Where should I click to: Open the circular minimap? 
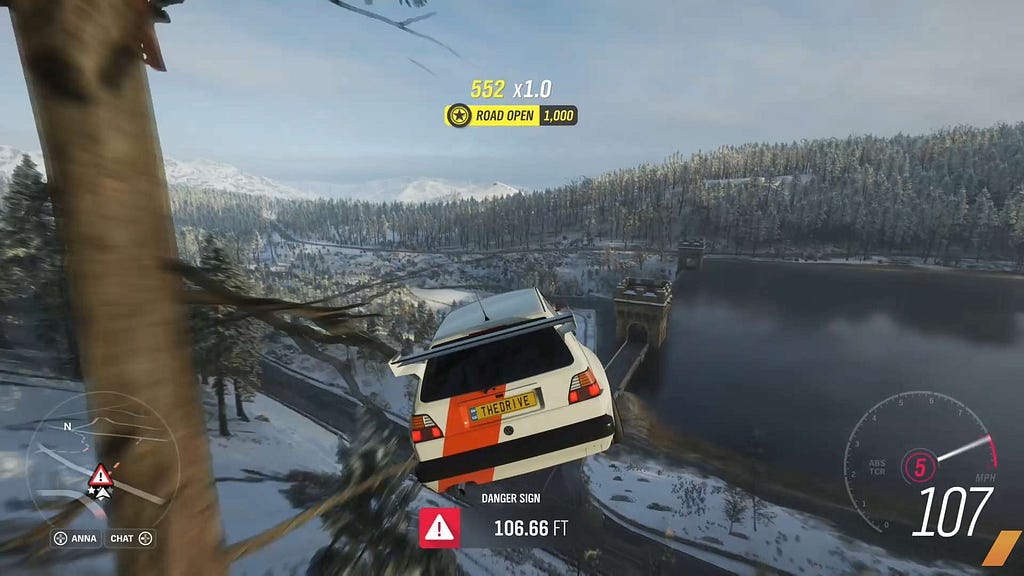click(x=103, y=459)
